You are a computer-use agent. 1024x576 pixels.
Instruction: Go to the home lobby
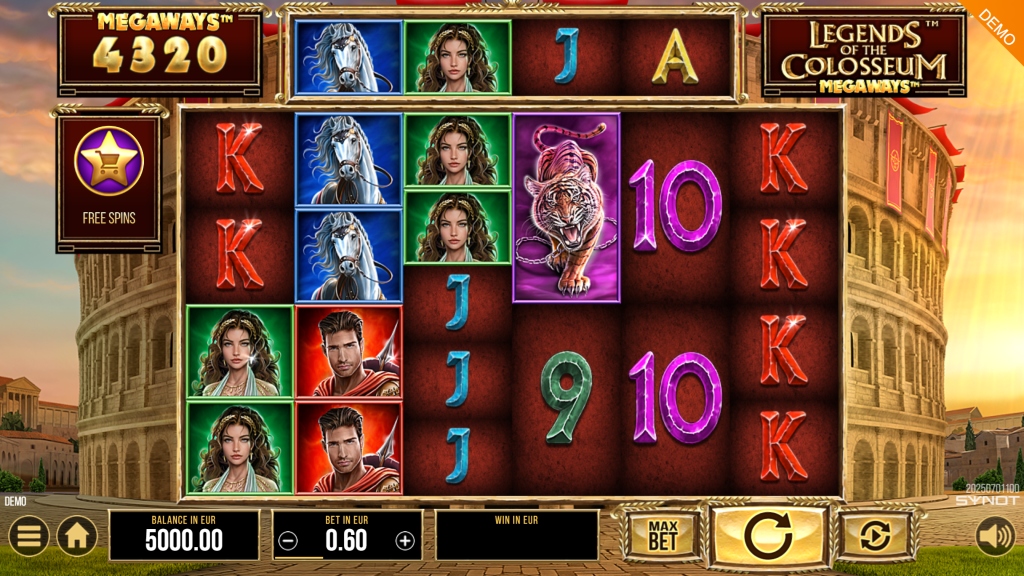click(77, 536)
